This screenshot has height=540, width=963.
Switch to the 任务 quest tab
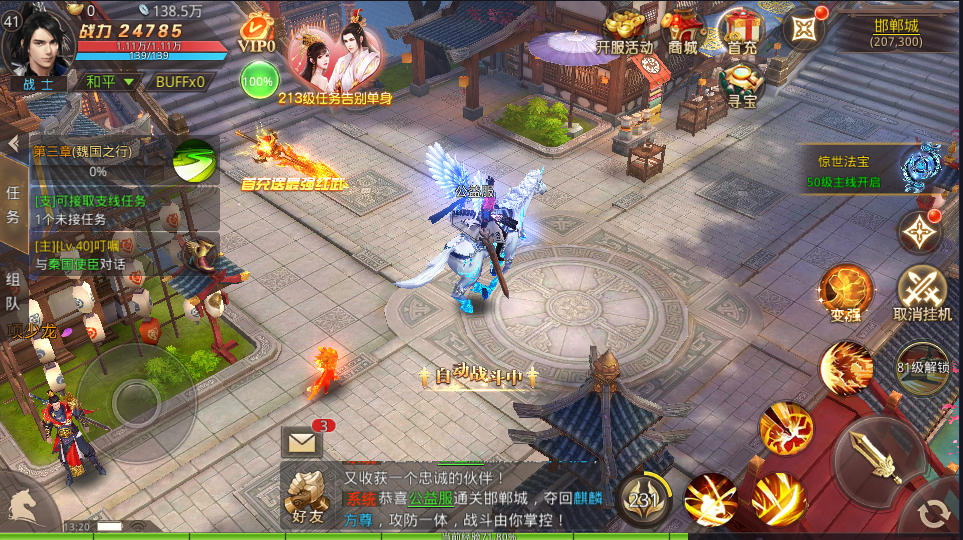[13, 204]
